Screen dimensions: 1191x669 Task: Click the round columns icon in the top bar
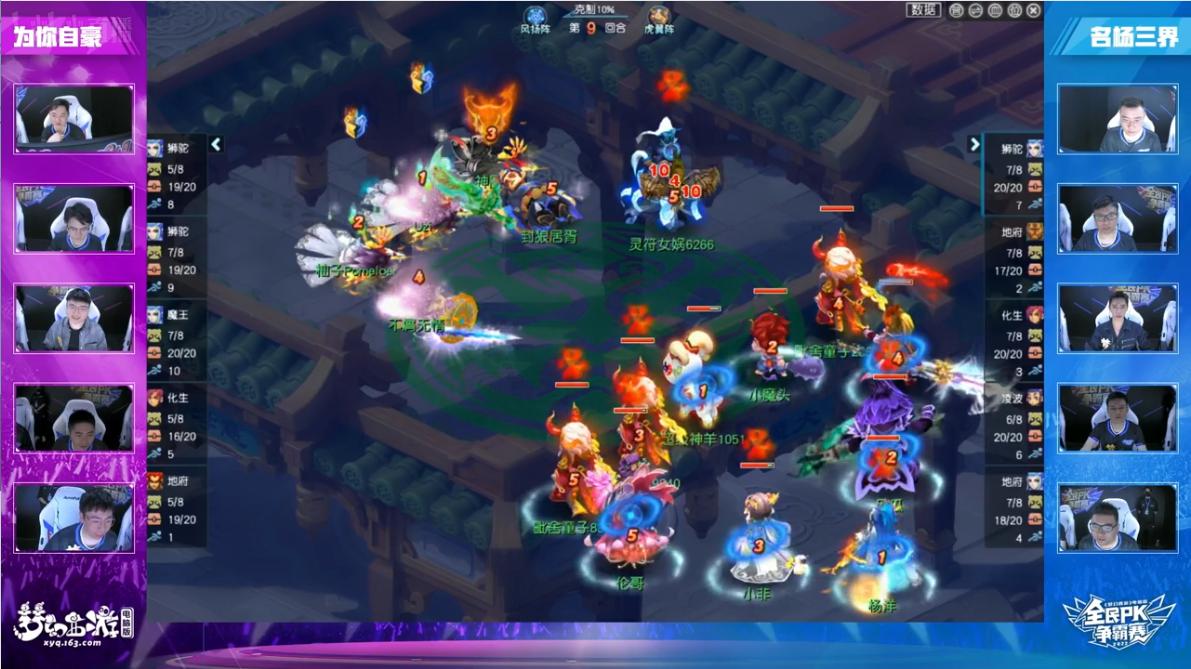995,10
